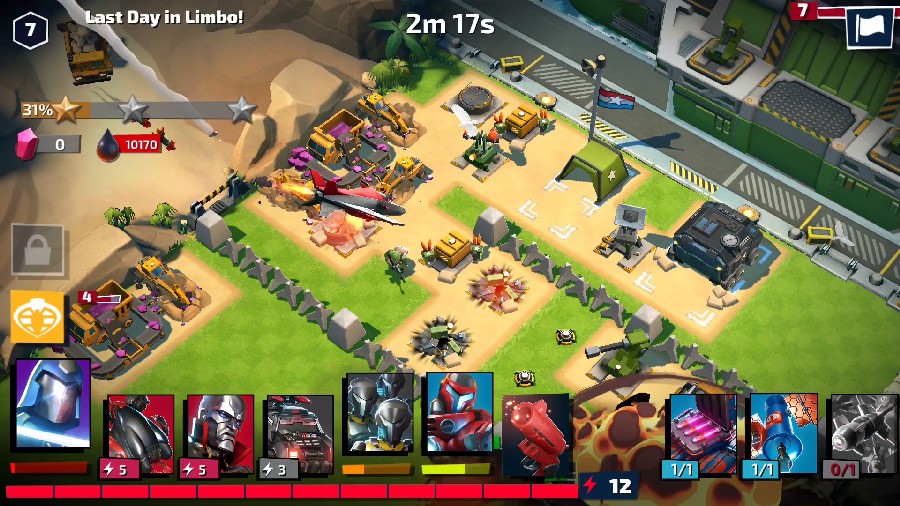Screen dimensions: 900x506
Task: Open the level 7 player badge
Action: pos(30,30)
